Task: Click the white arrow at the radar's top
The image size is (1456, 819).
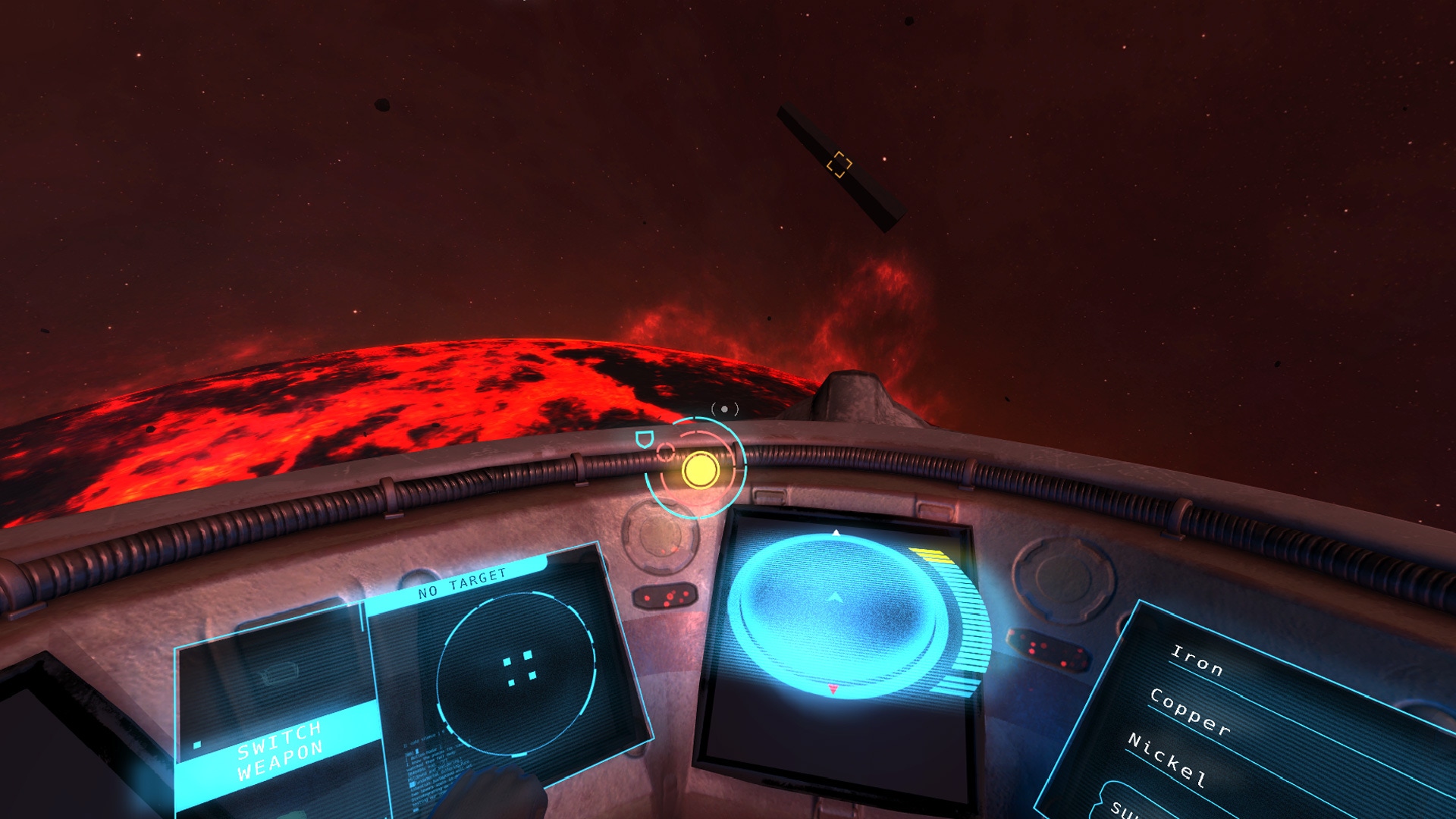Action: (835, 532)
